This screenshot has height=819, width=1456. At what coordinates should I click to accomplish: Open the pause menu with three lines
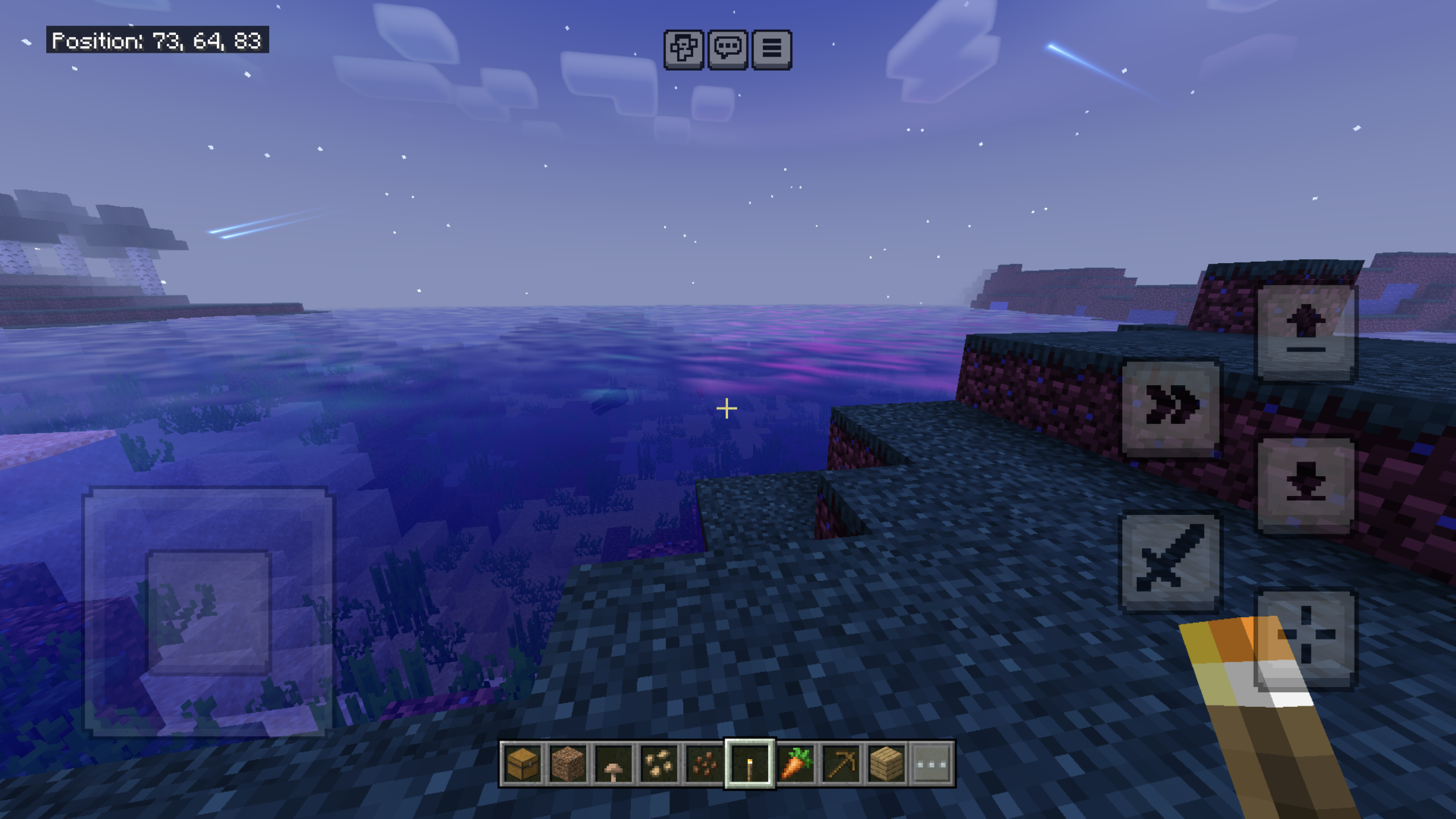[x=772, y=49]
